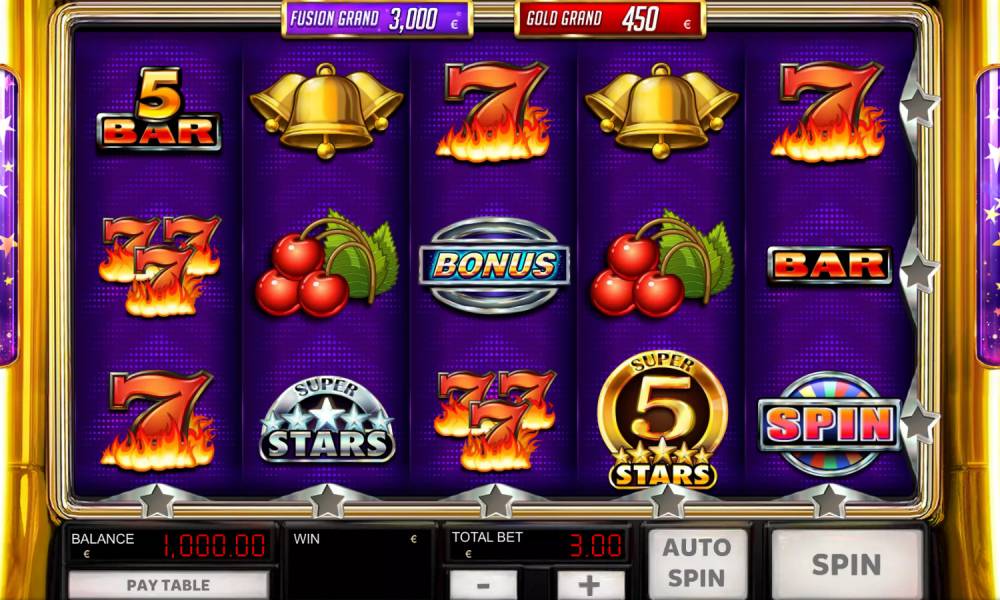Open the PAY TABLE

[x=168, y=585]
